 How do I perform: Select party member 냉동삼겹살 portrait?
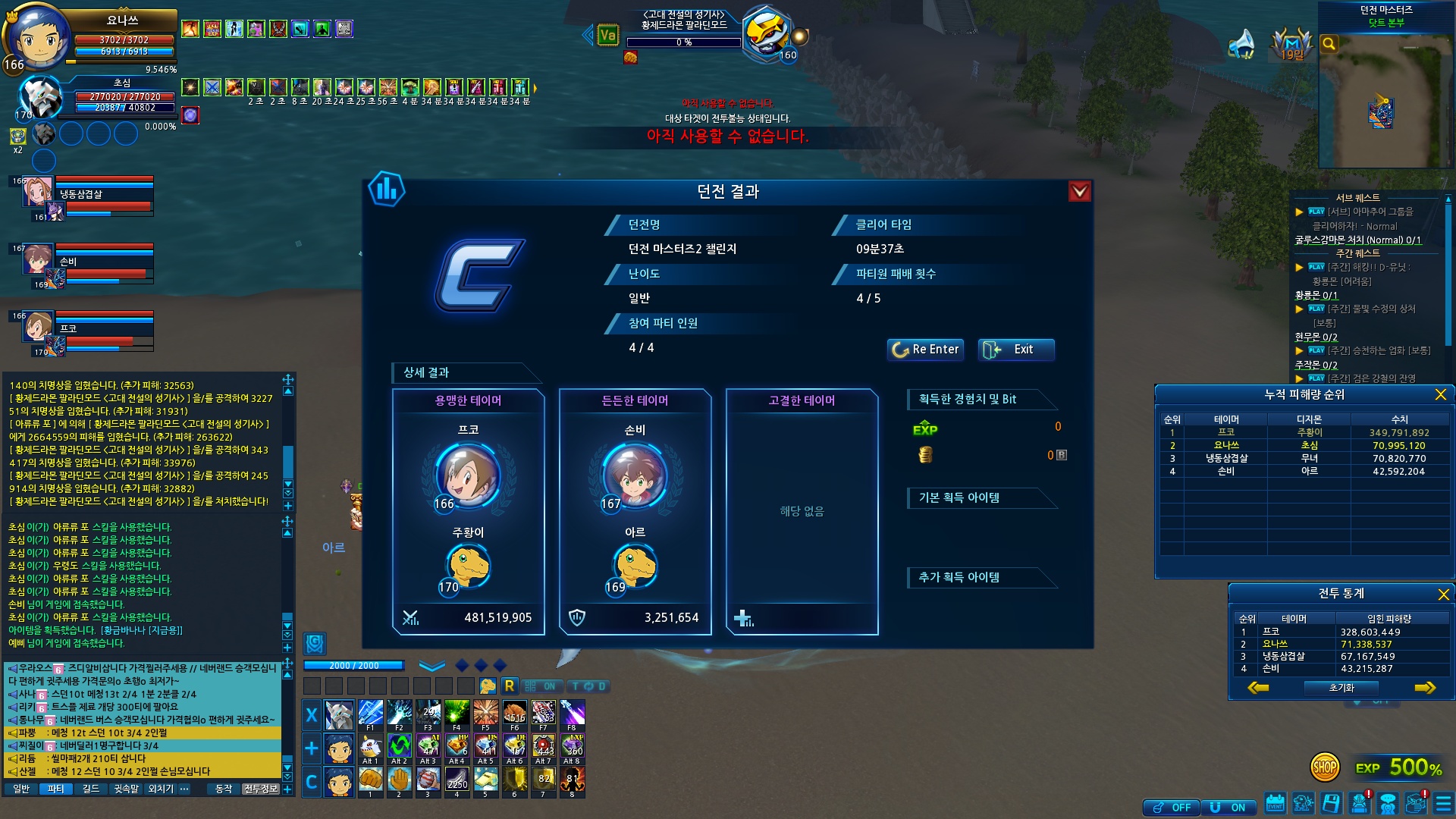point(36,193)
